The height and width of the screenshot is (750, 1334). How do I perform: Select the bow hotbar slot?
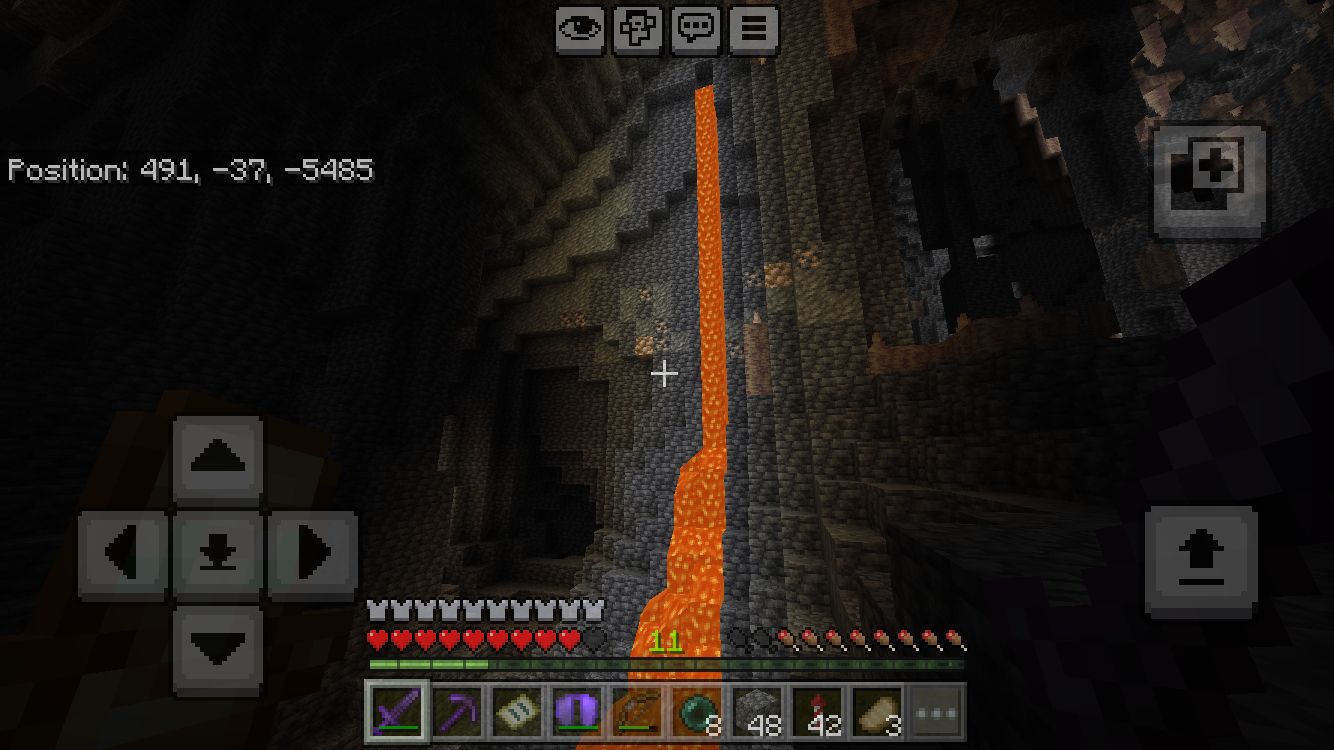point(637,713)
